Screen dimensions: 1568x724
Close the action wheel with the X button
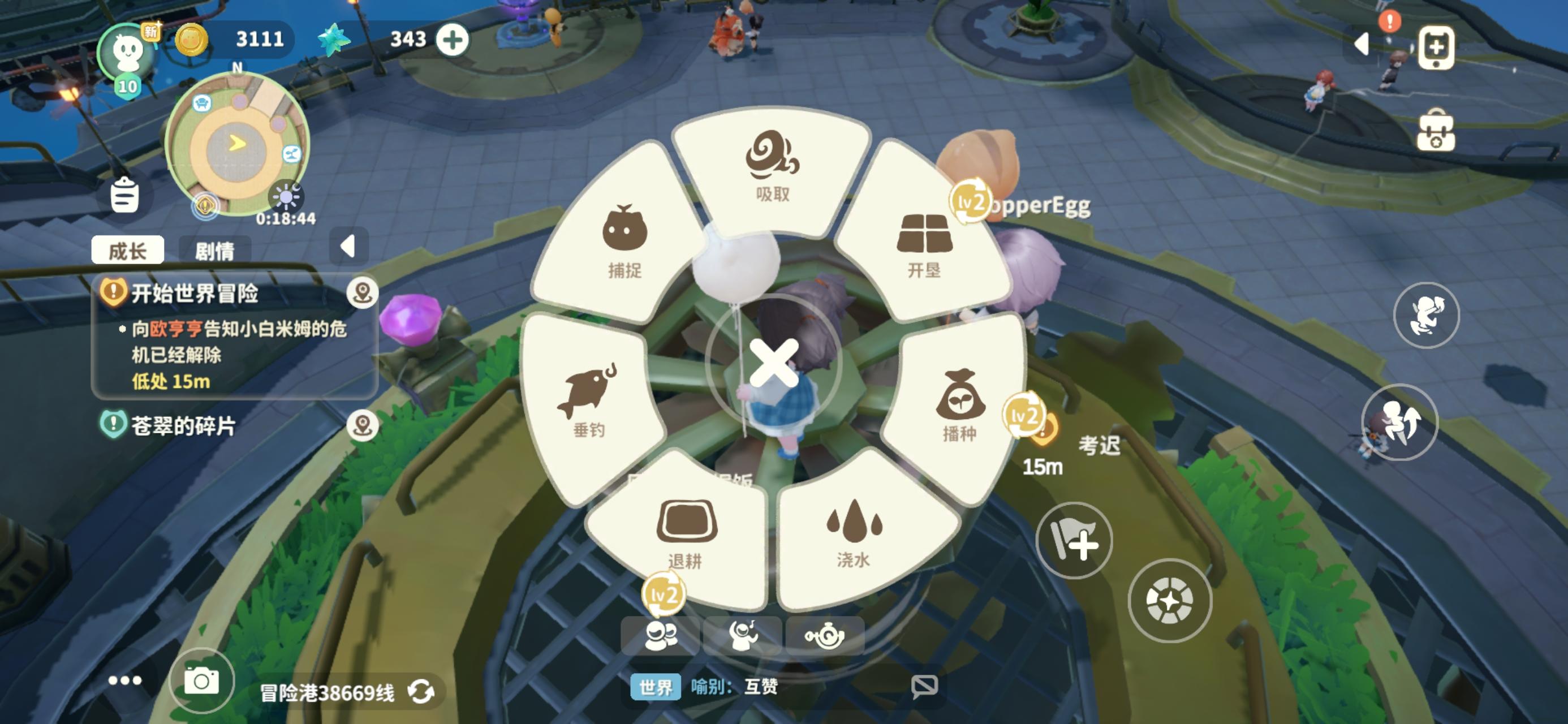click(x=774, y=364)
